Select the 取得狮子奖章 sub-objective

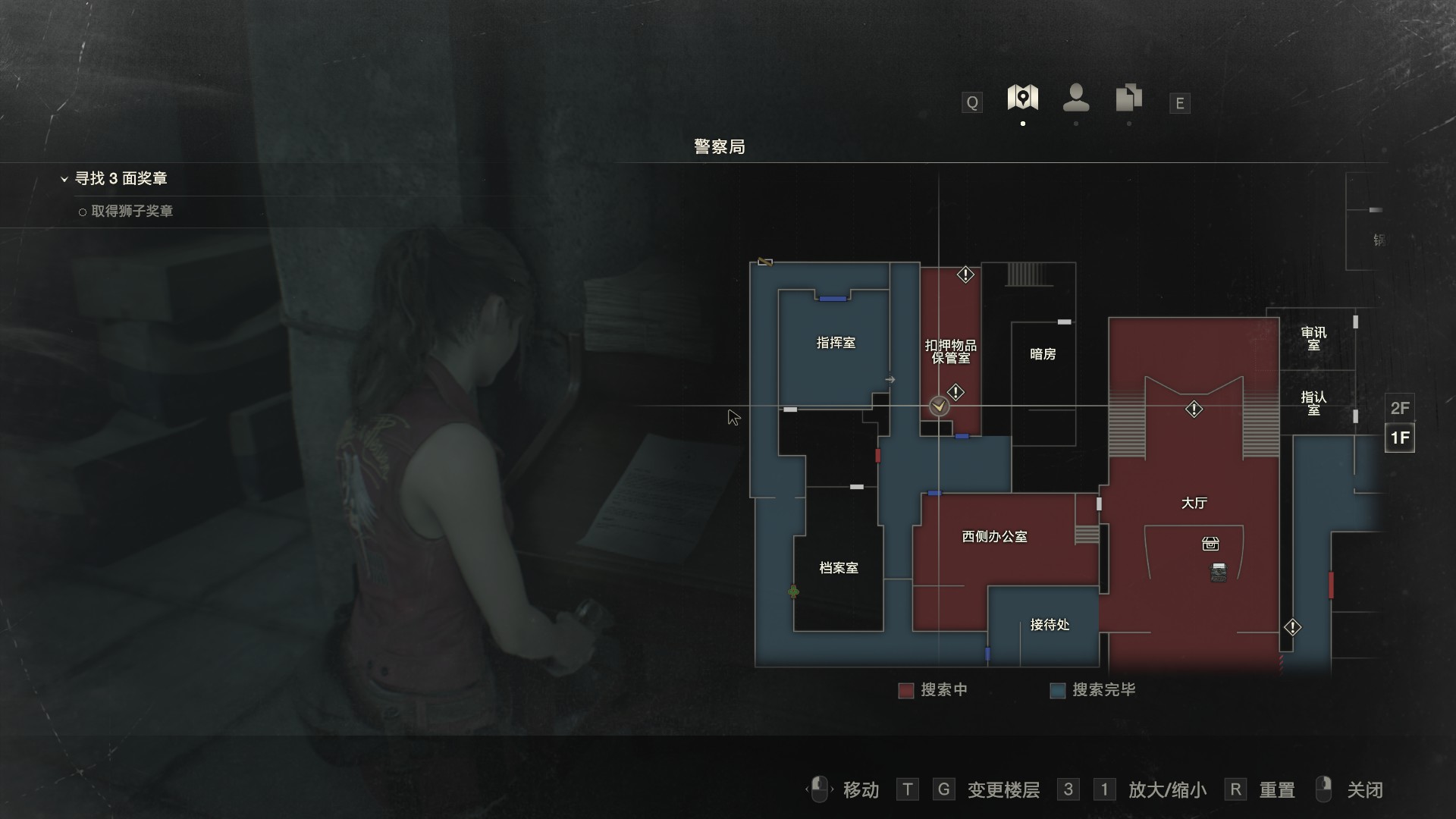[132, 211]
